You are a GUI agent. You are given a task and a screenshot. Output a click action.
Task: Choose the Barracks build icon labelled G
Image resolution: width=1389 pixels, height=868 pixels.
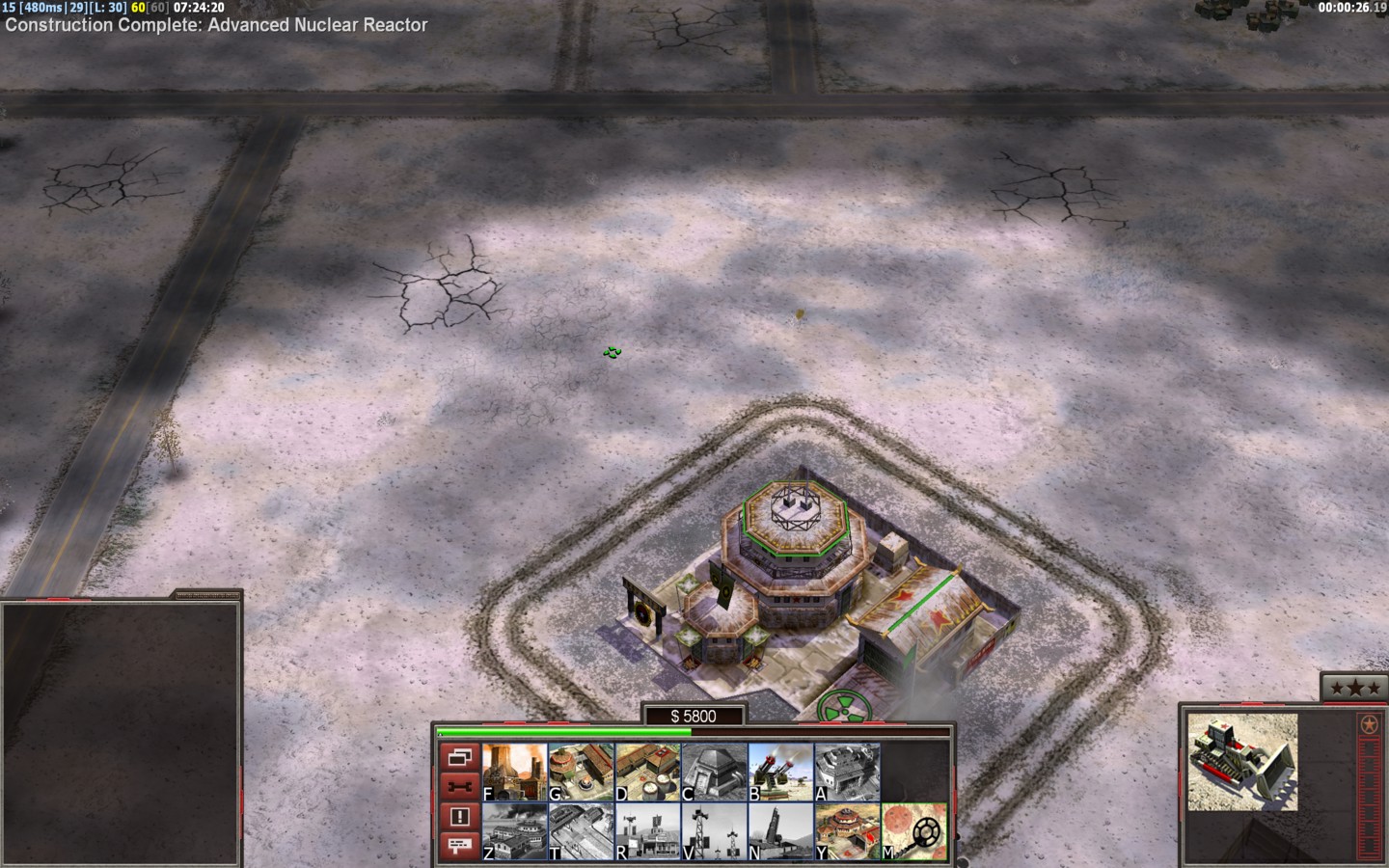581,772
